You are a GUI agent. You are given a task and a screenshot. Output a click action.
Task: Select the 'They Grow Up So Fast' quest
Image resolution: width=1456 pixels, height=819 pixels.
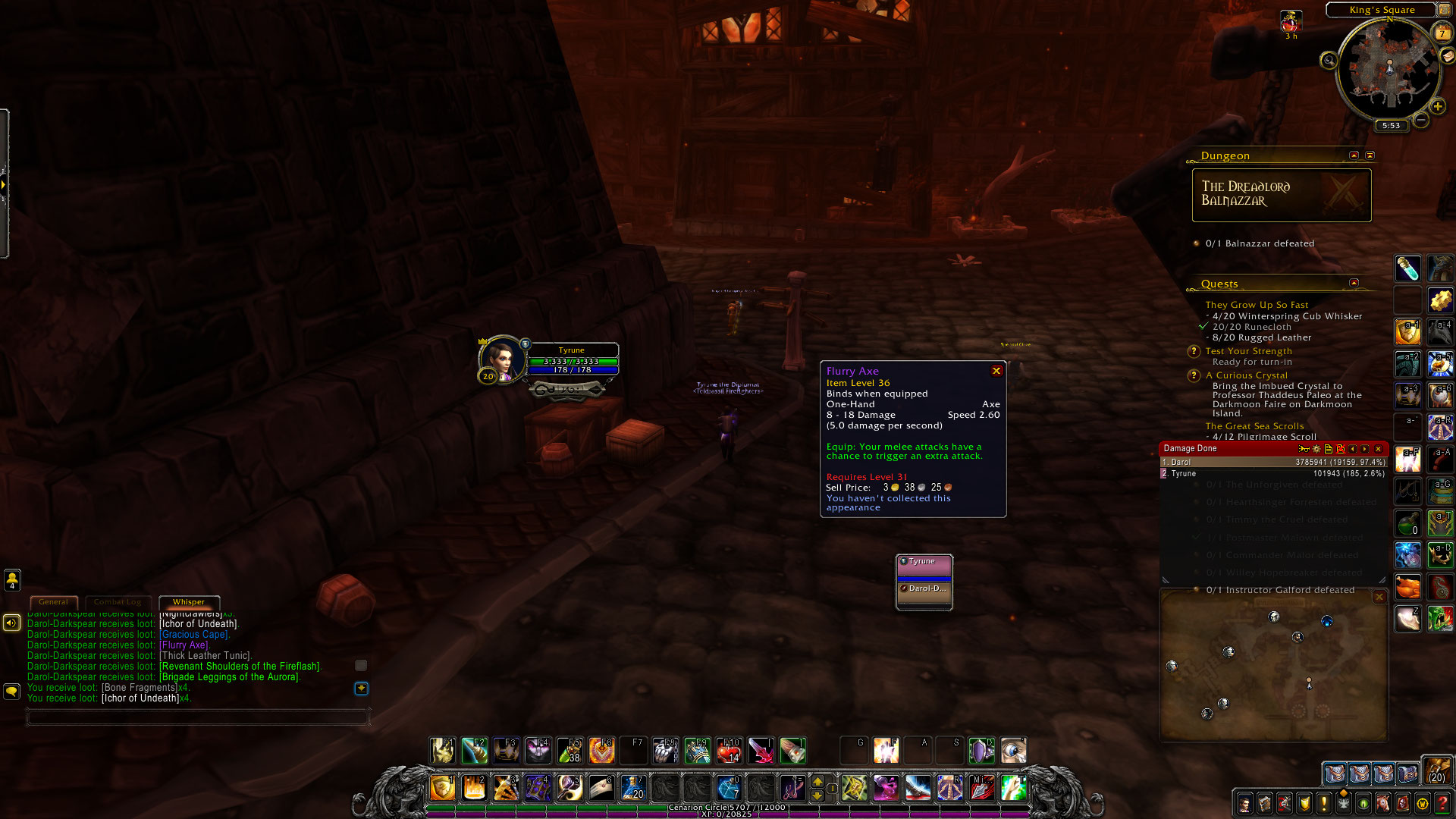[x=1257, y=305]
